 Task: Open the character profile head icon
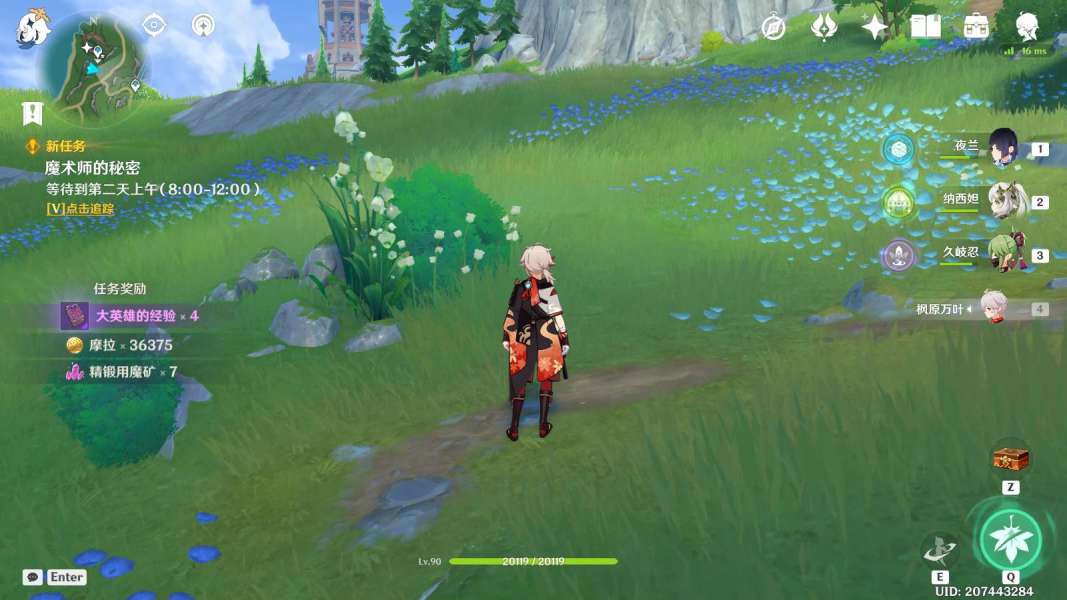(1027, 25)
